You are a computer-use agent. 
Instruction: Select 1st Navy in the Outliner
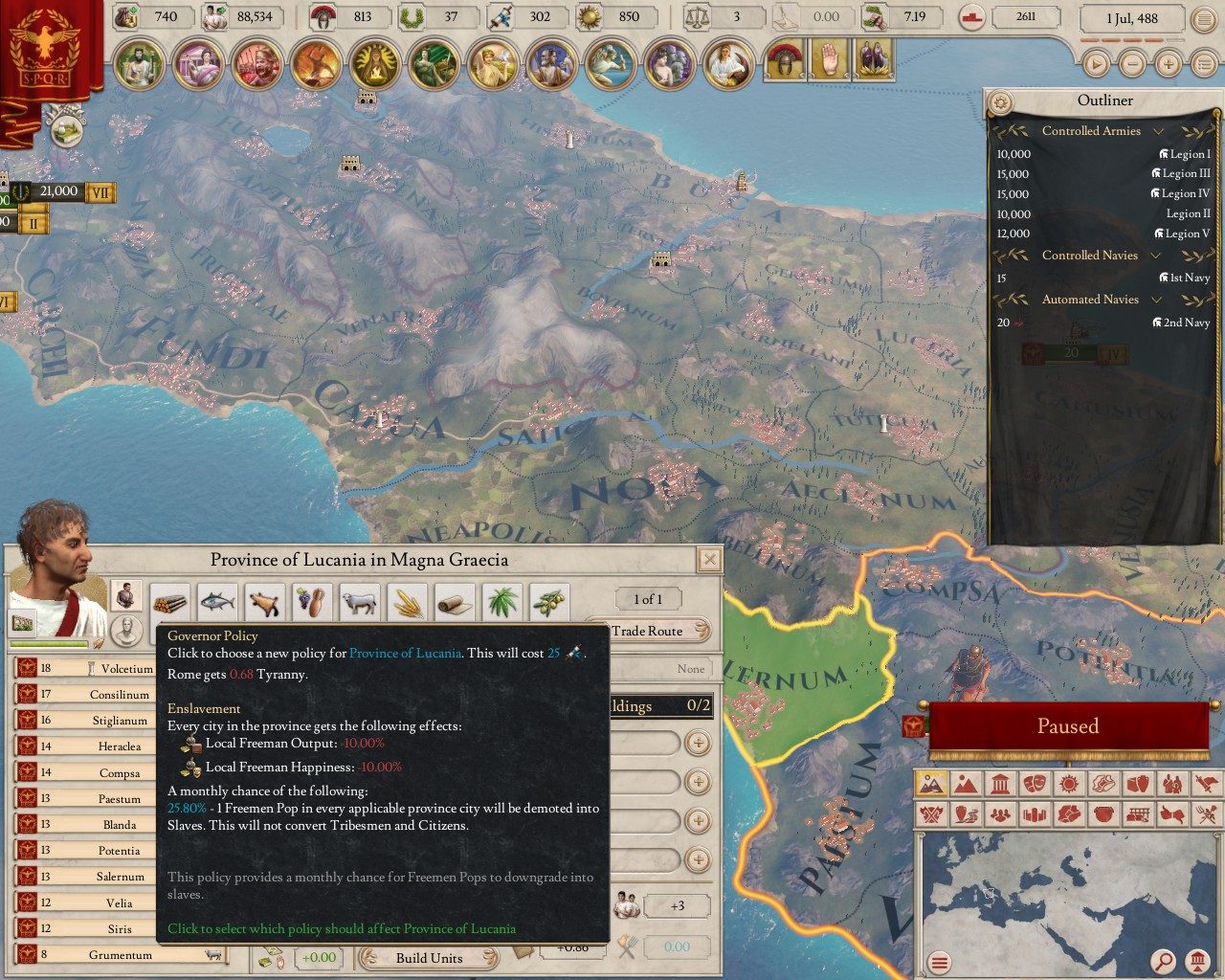(x=1189, y=278)
